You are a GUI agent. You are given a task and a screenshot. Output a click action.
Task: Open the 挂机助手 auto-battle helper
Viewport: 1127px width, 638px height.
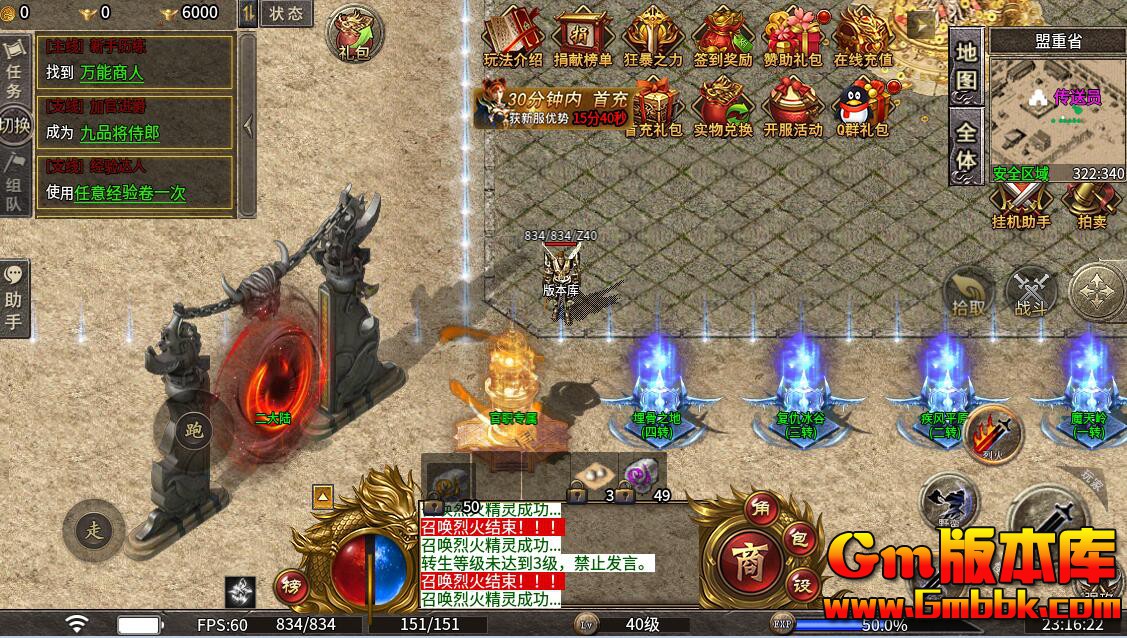pos(1020,204)
